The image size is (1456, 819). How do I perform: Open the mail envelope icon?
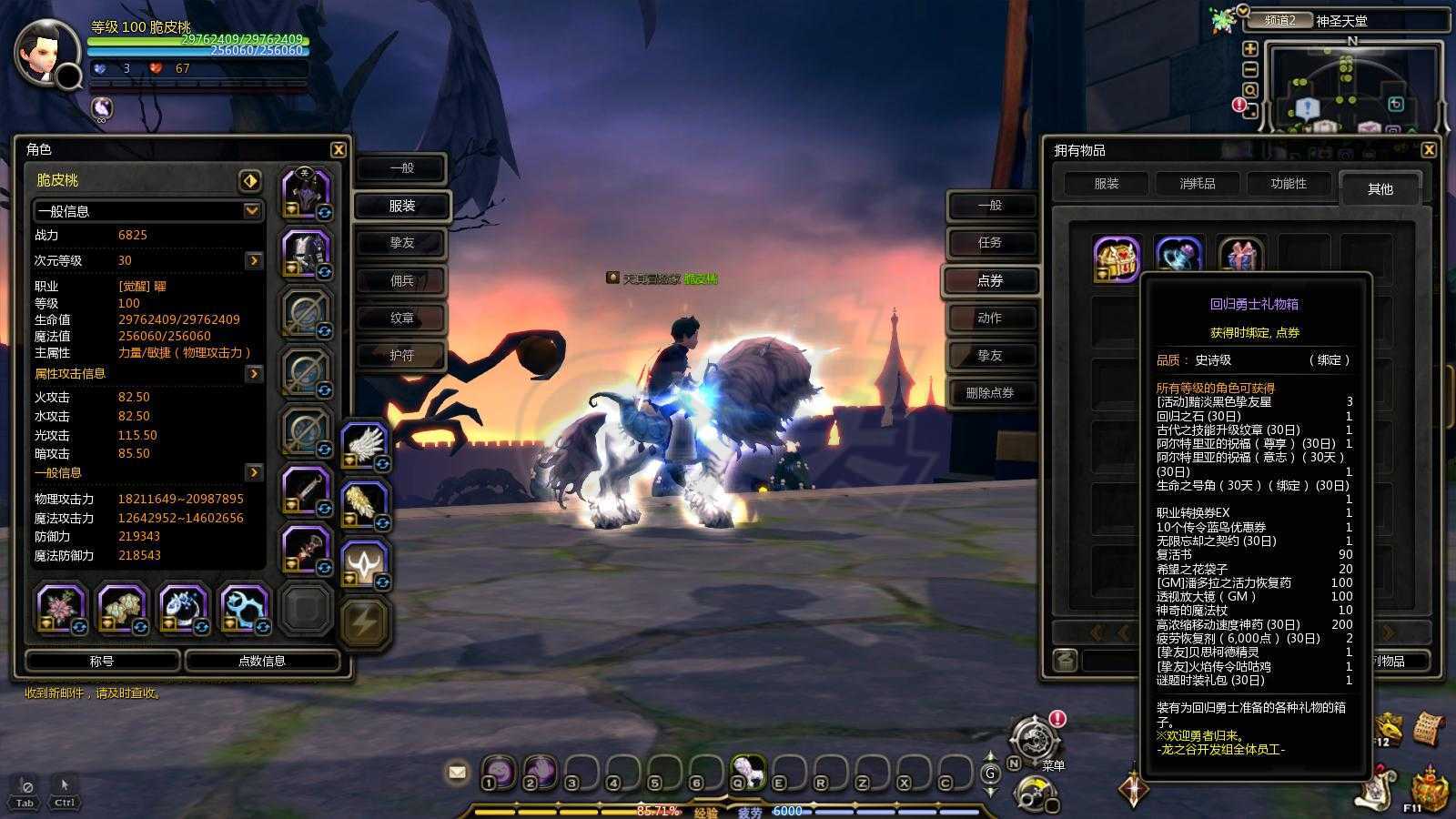[457, 773]
